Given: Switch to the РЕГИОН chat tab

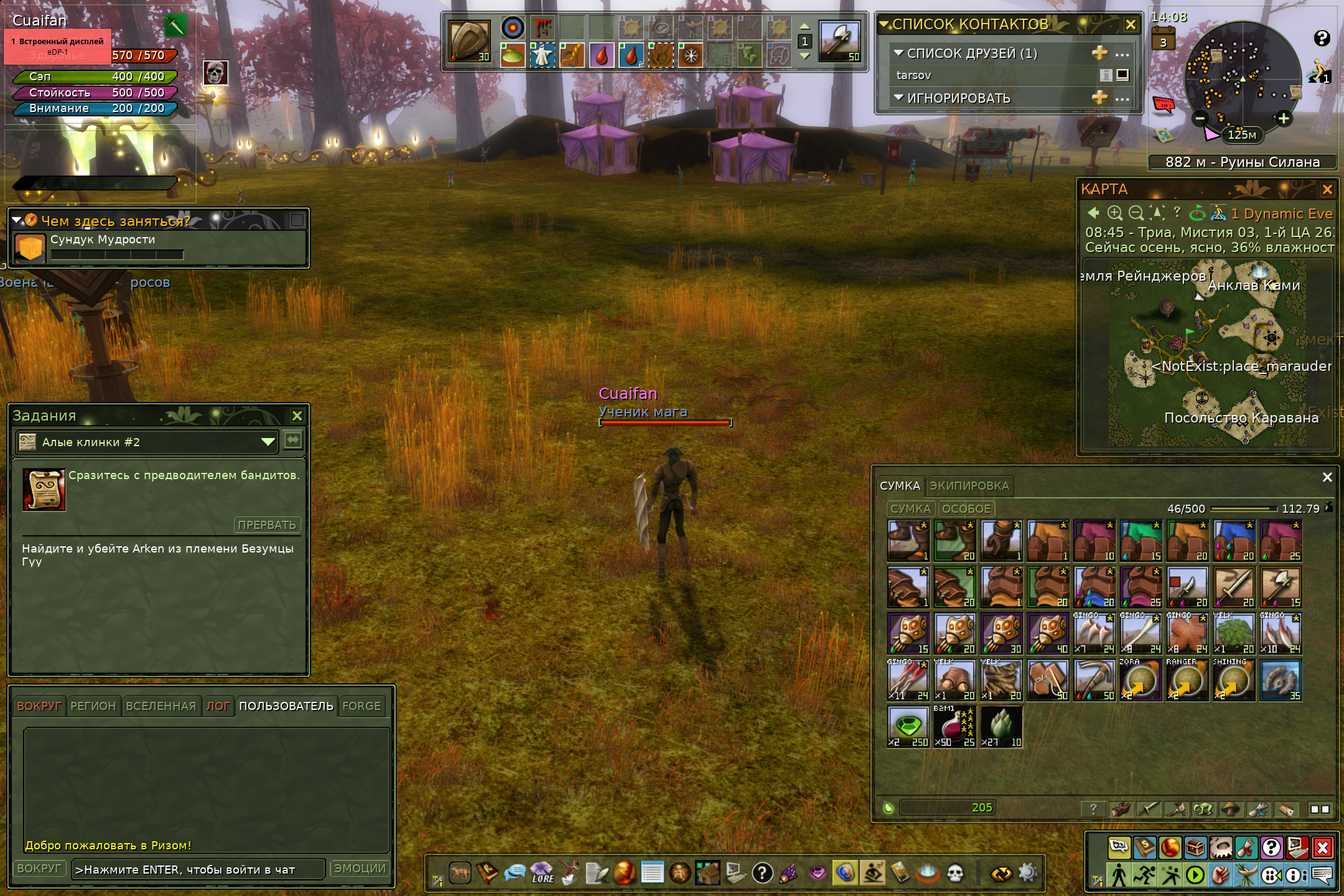Looking at the screenshot, I should point(93,706).
